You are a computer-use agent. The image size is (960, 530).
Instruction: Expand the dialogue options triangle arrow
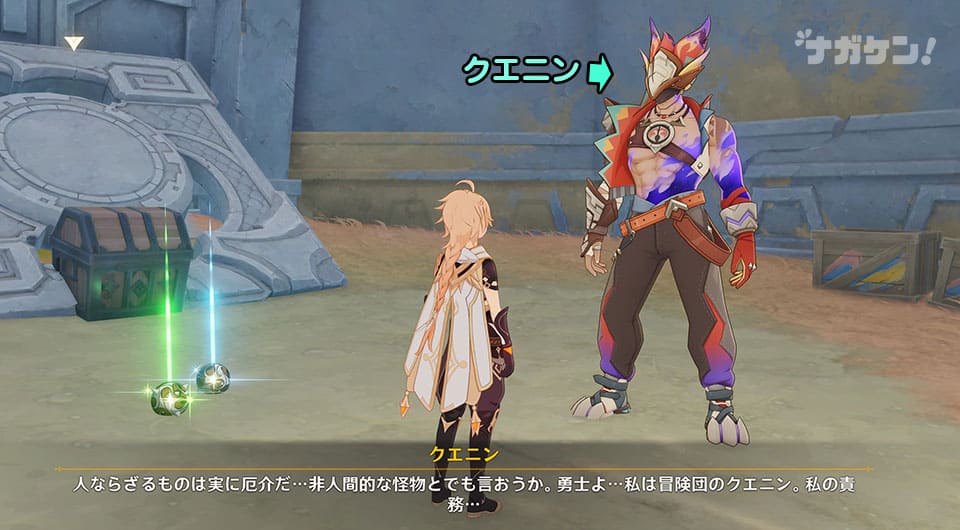[74, 43]
